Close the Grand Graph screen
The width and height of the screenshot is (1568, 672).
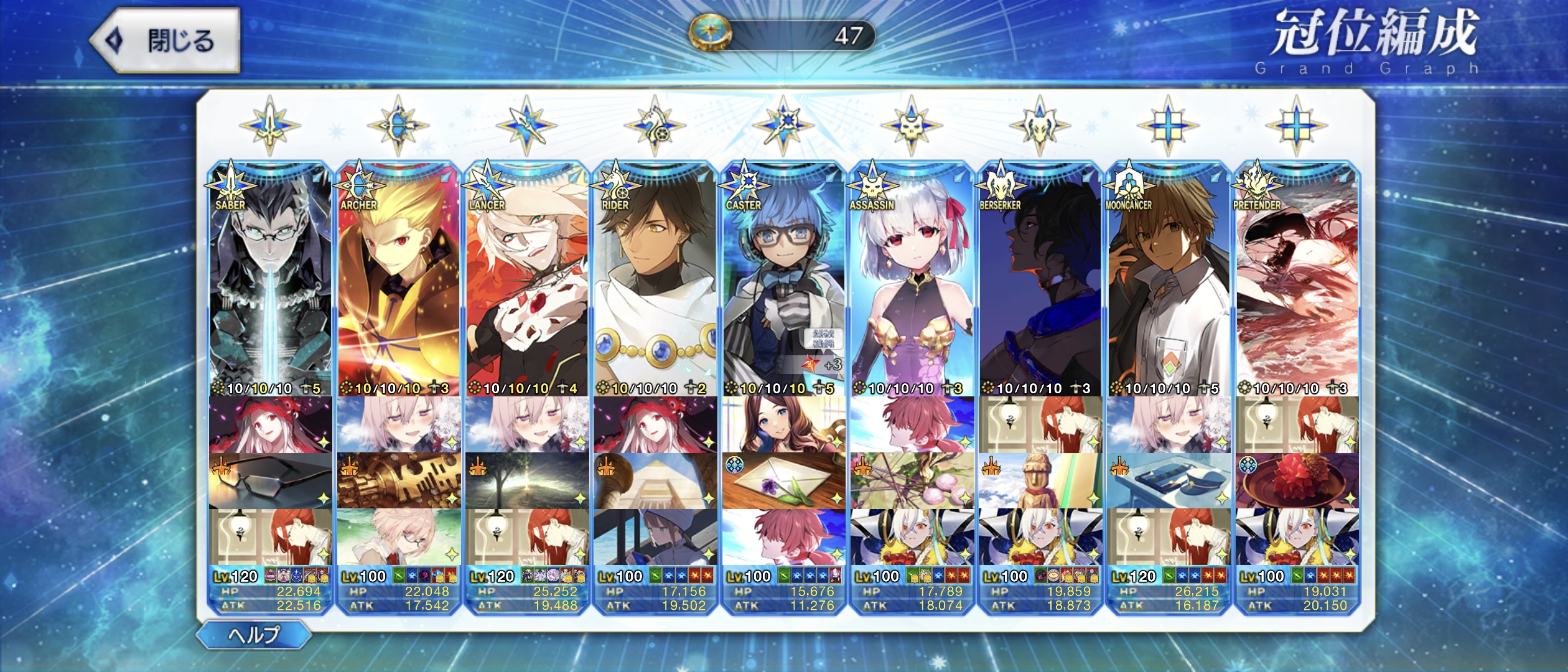(x=166, y=41)
